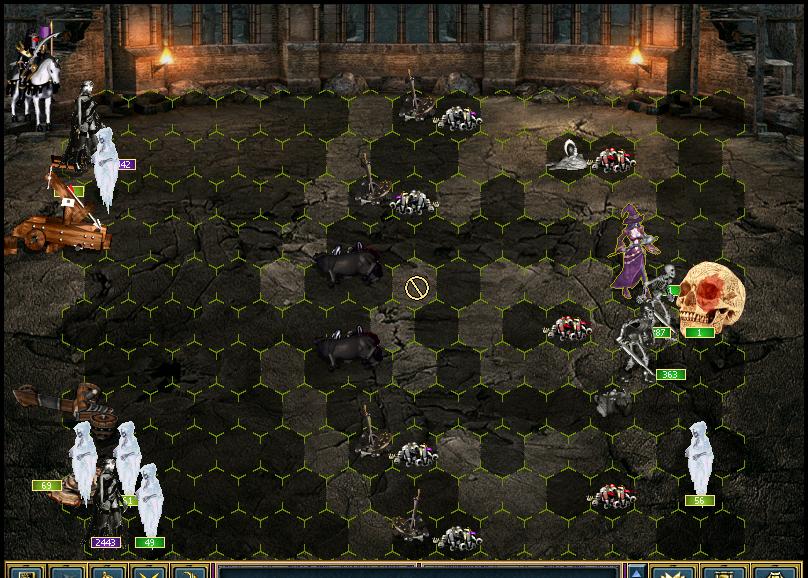
Task: Toggle auto-combat with the crossed swords button
Action: (x=149, y=572)
